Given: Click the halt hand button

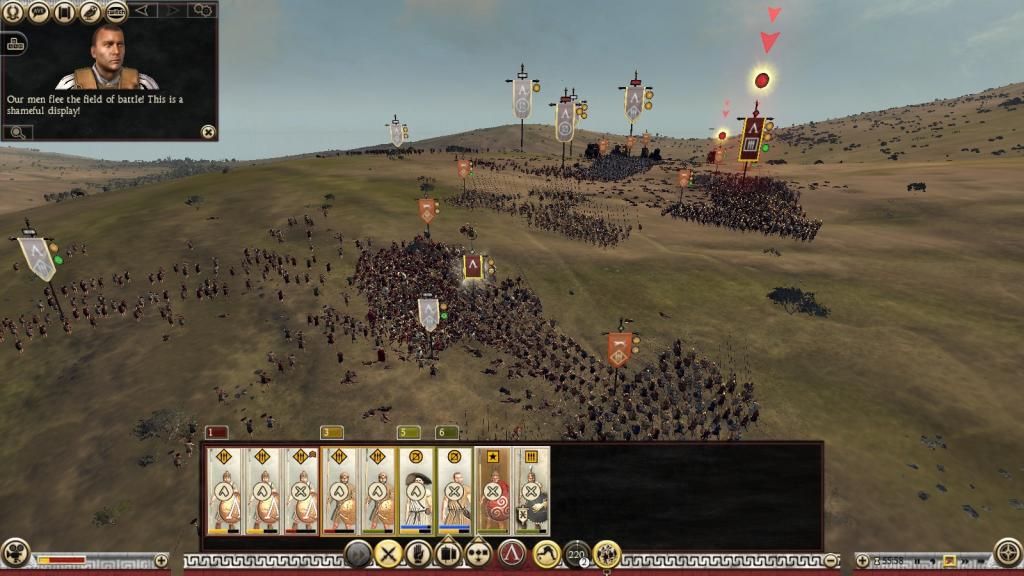Looking at the screenshot, I should click(418, 553).
